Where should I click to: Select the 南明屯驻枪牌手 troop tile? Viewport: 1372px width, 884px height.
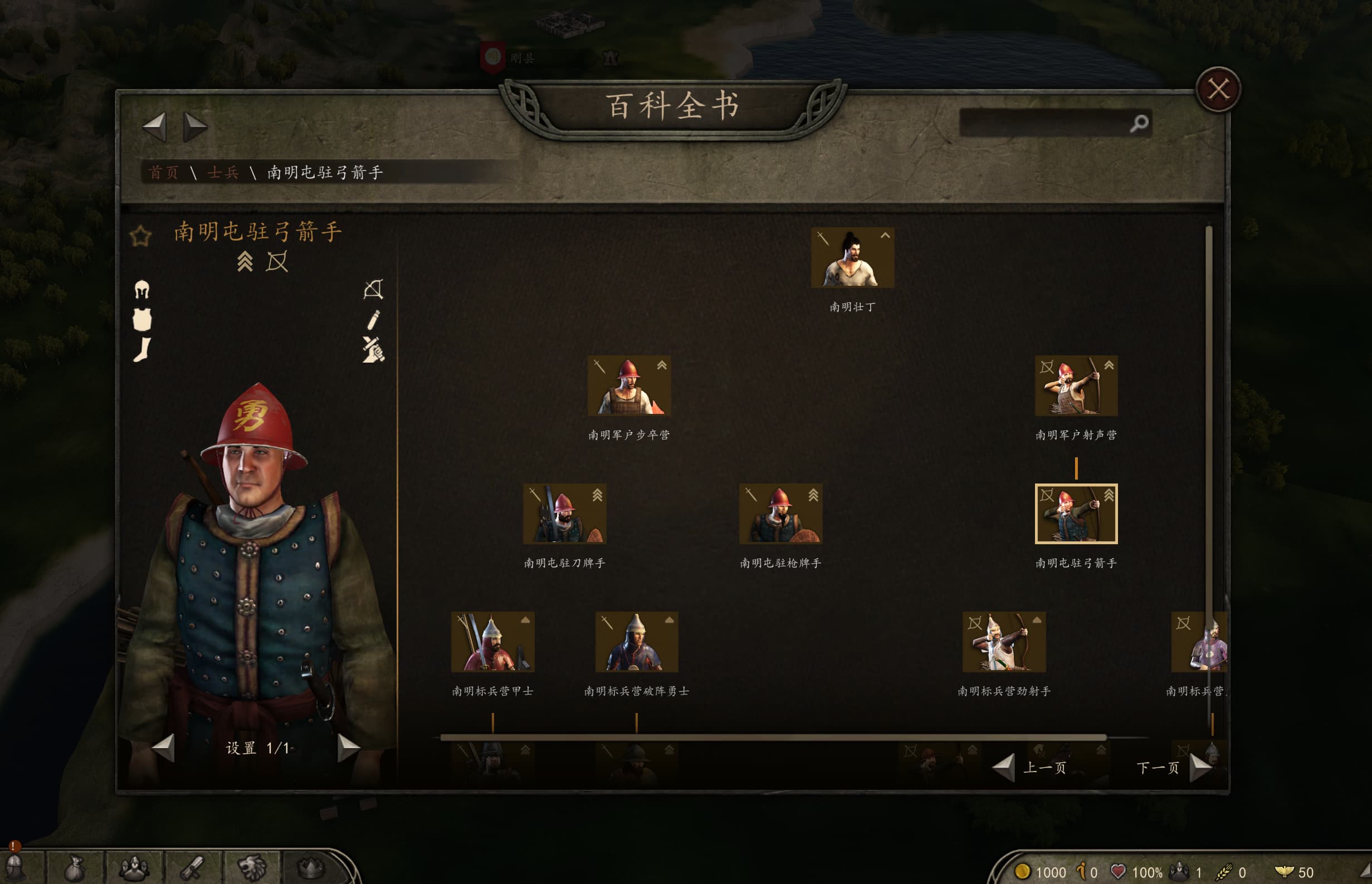(780, 514)
